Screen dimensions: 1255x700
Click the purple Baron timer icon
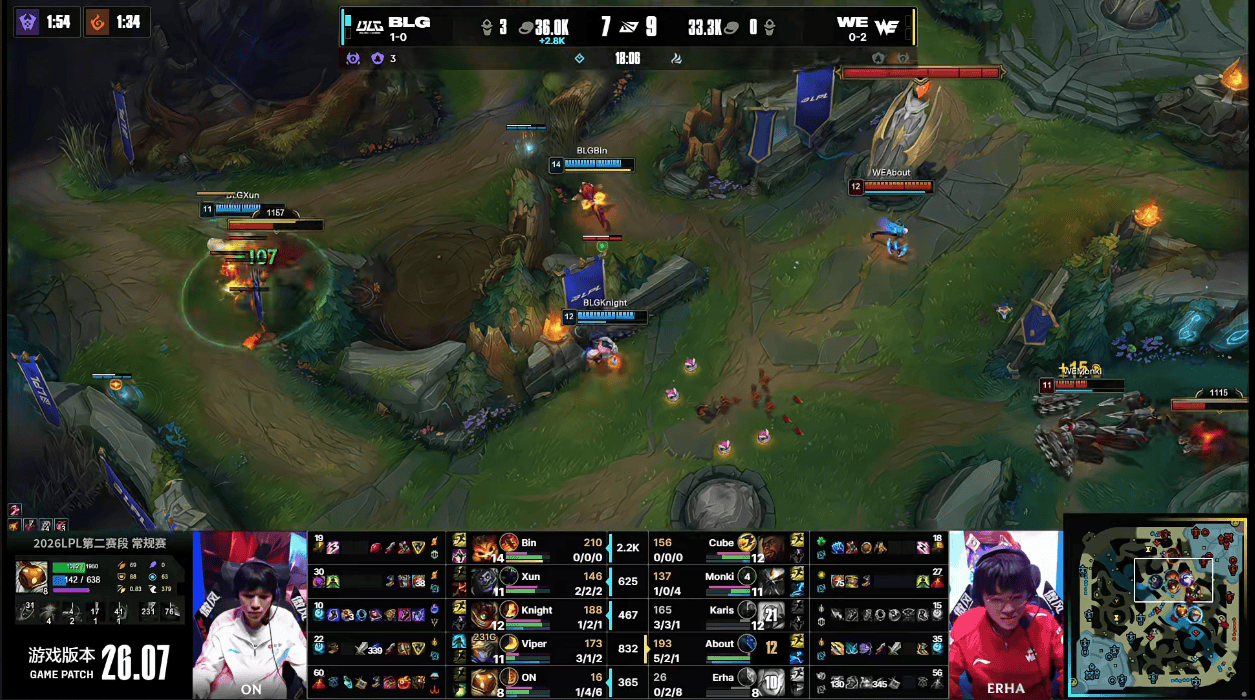click(27, 21)
